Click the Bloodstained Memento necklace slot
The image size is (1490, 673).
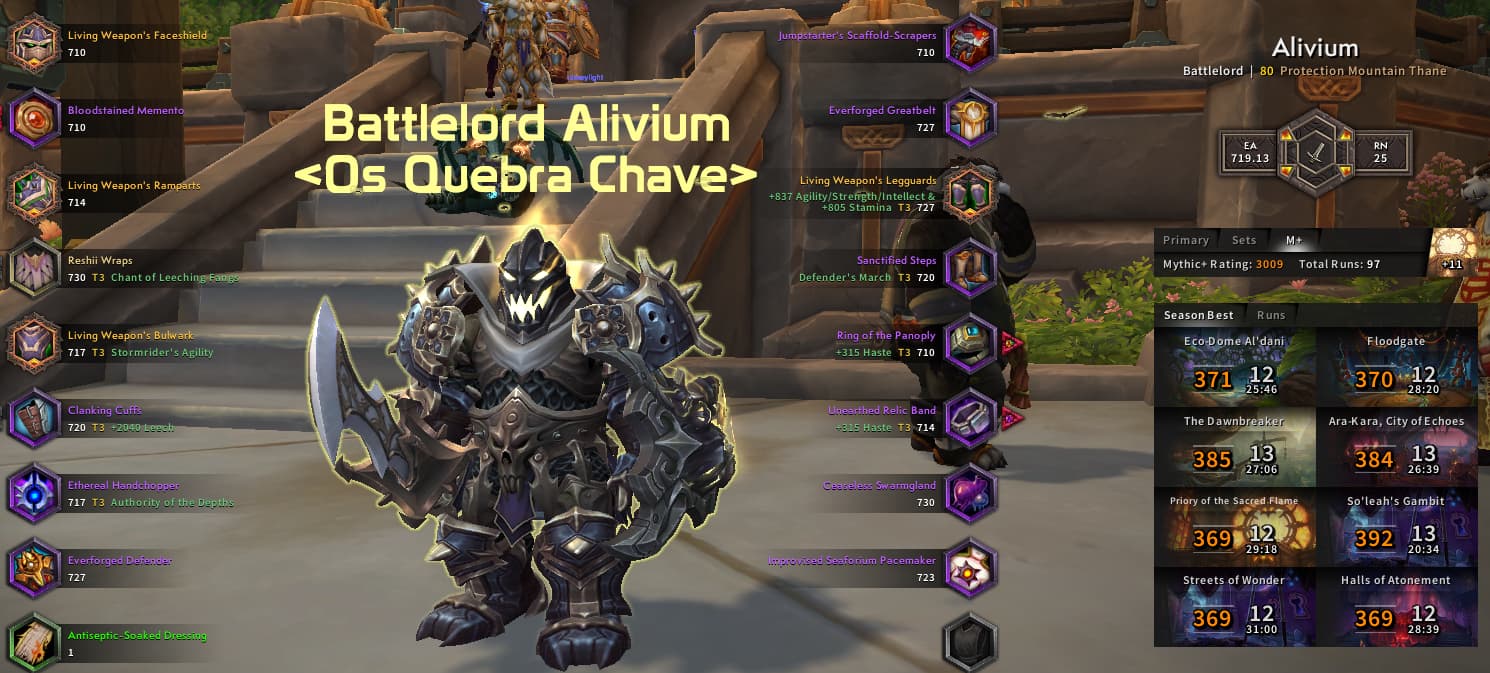point(35,119)
